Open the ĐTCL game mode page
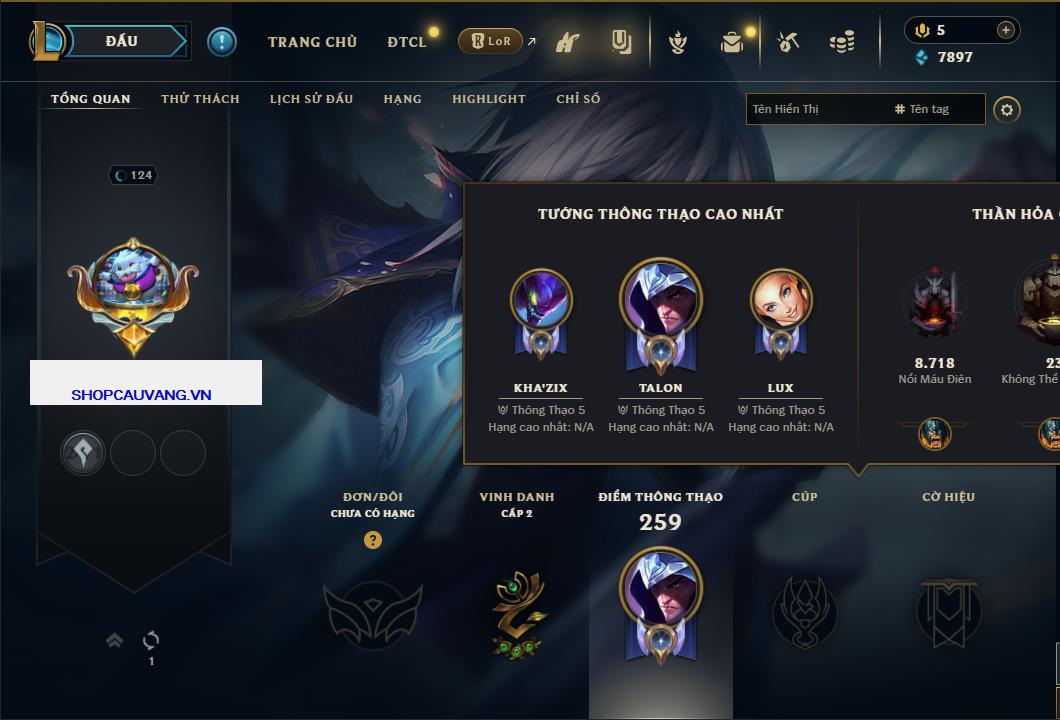 [407, 42]
